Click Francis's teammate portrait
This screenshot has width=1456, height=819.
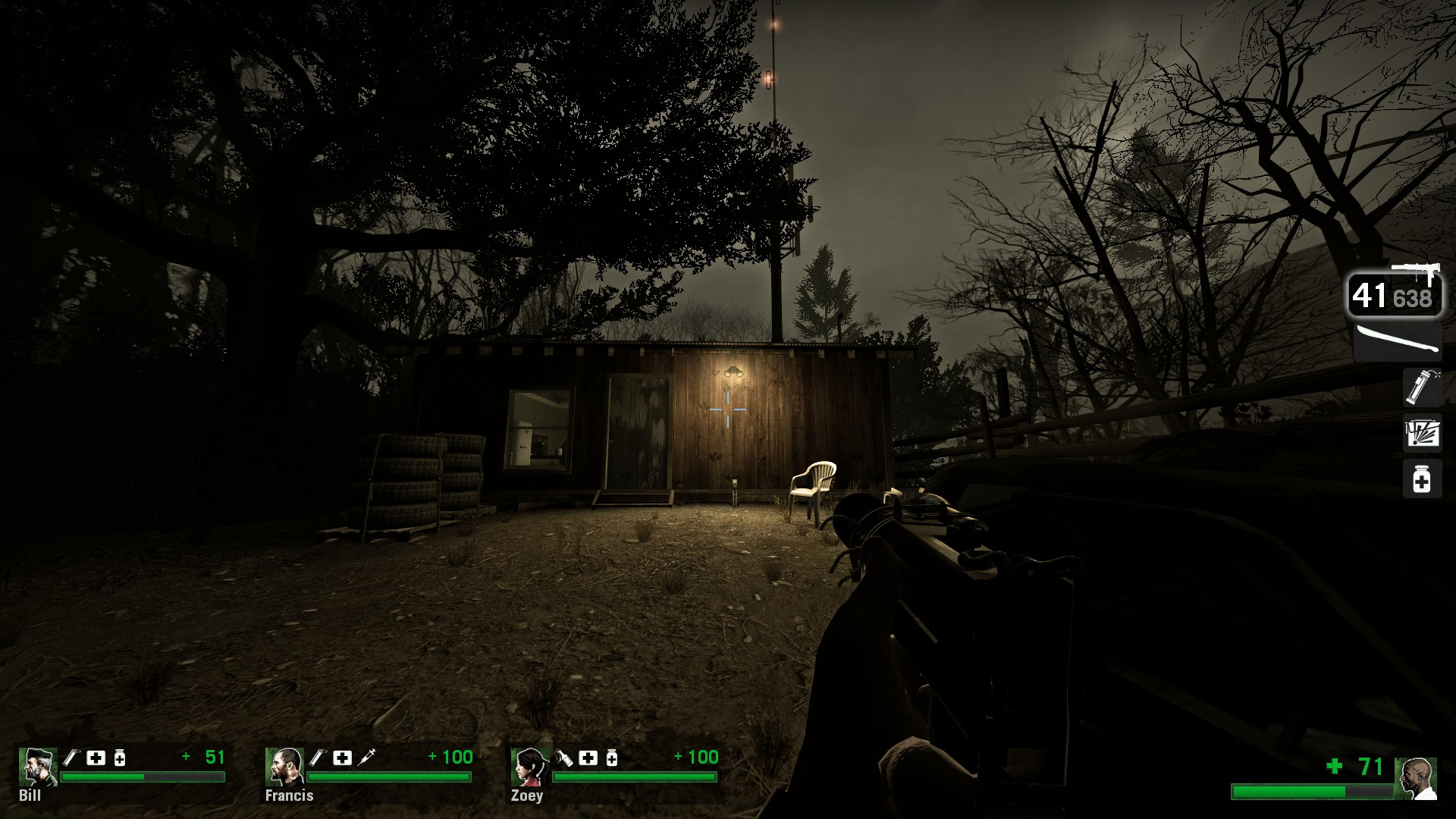(284, 767)
